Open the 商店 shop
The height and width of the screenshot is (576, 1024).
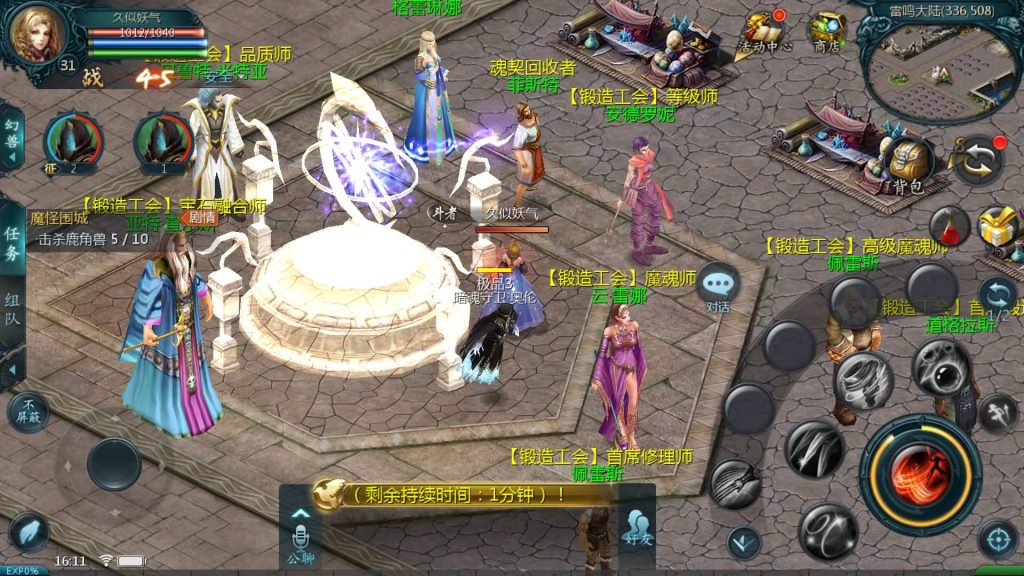pyautogui.click(x=826, y=32)
